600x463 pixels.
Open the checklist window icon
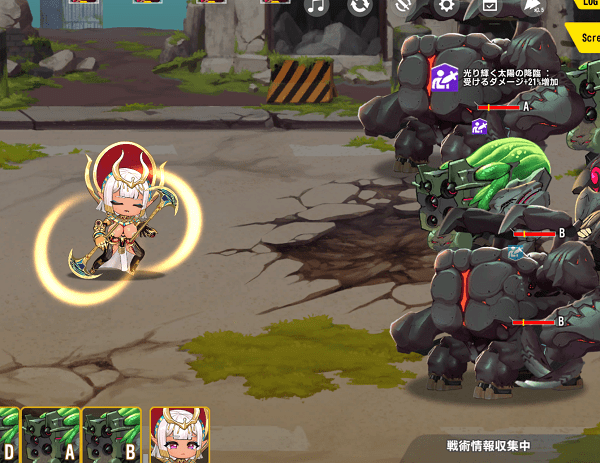click(490, 6)
